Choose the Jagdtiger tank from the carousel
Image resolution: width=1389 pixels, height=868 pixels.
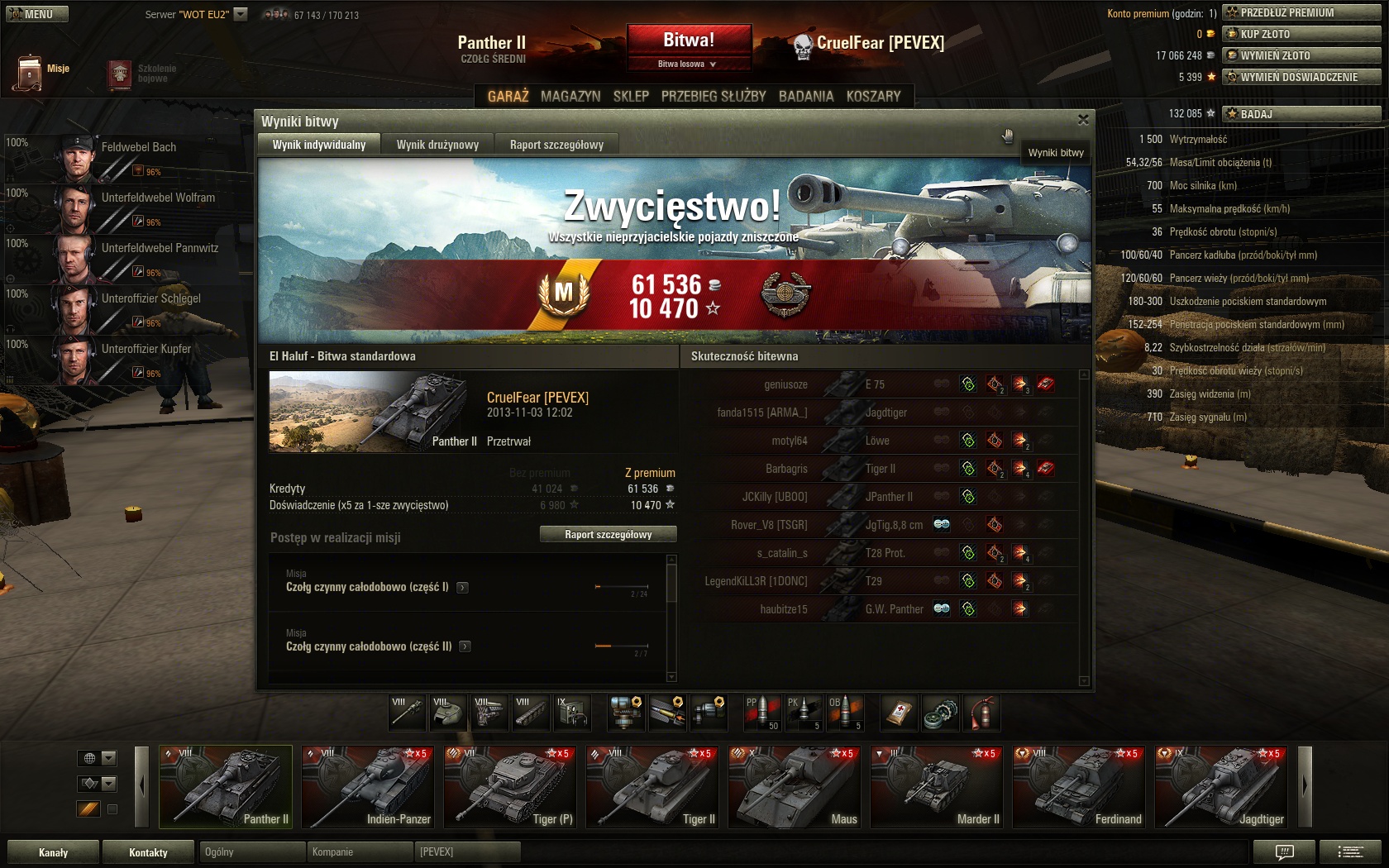(1221, 787)
